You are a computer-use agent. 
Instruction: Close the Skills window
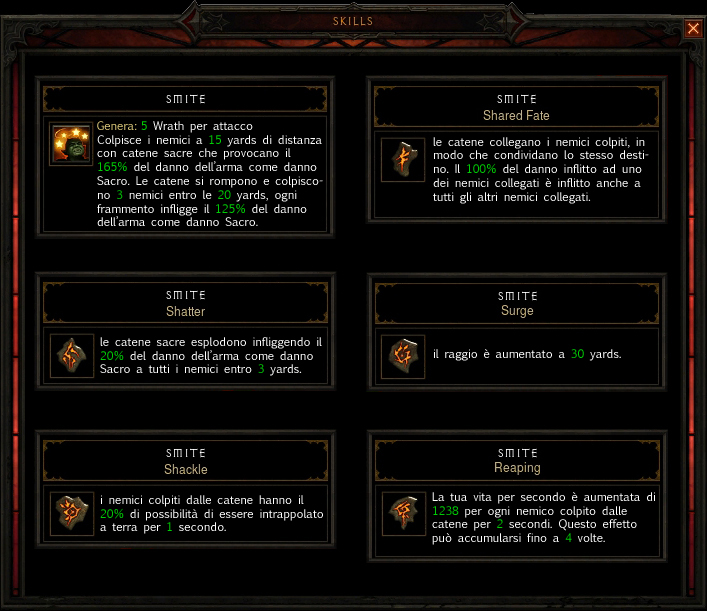pyautogui.click(x=693, y=28)
